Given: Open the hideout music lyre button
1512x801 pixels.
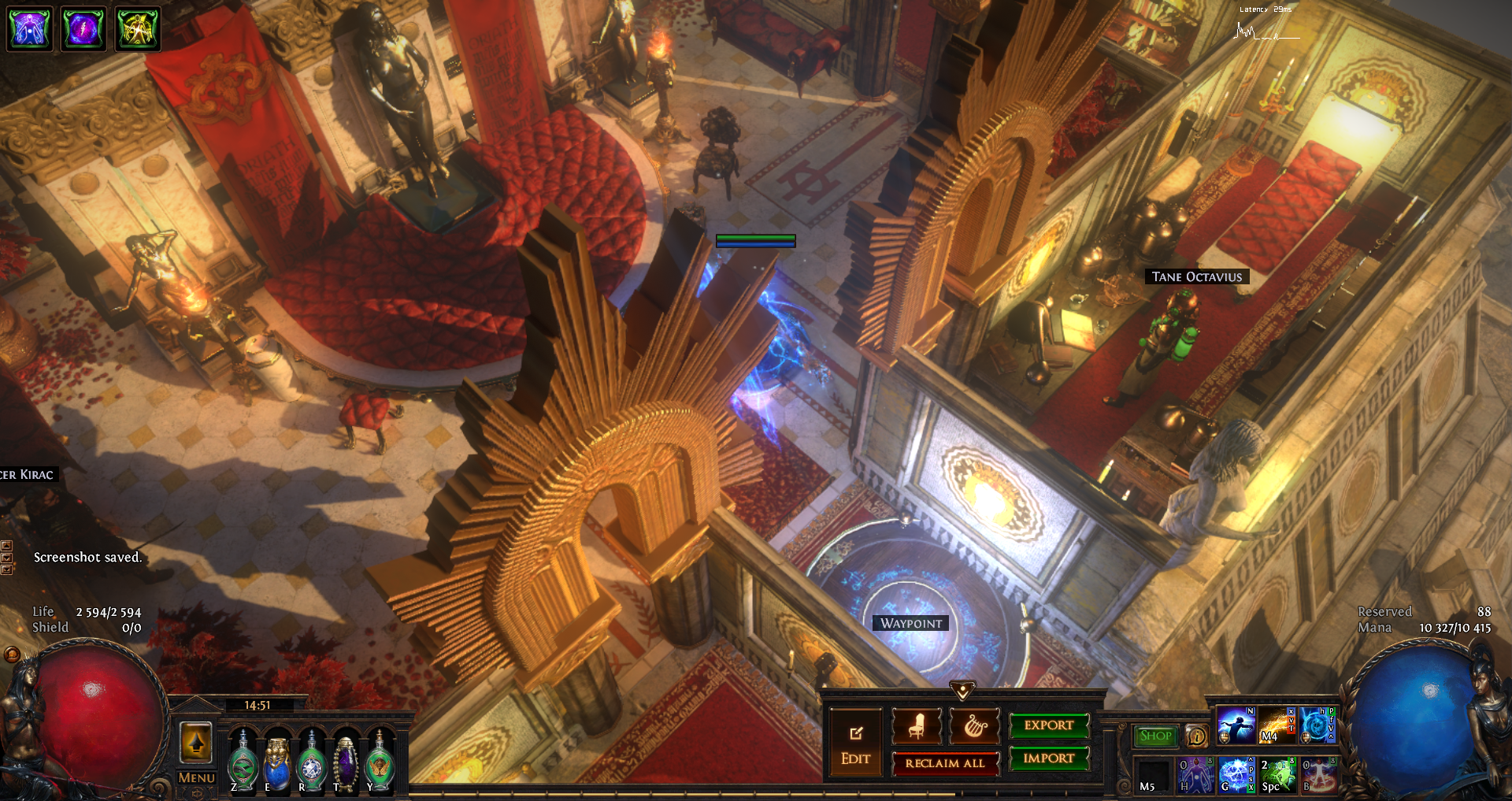Looking at the screenshot, I should click(x=975, y=725).
